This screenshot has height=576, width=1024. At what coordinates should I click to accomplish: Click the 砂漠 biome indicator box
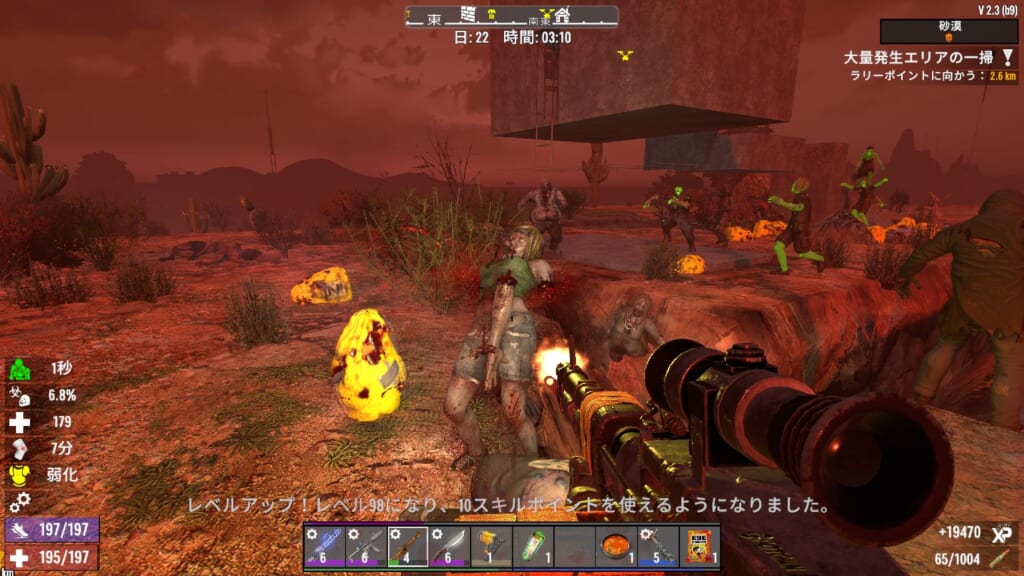(949, 31)
